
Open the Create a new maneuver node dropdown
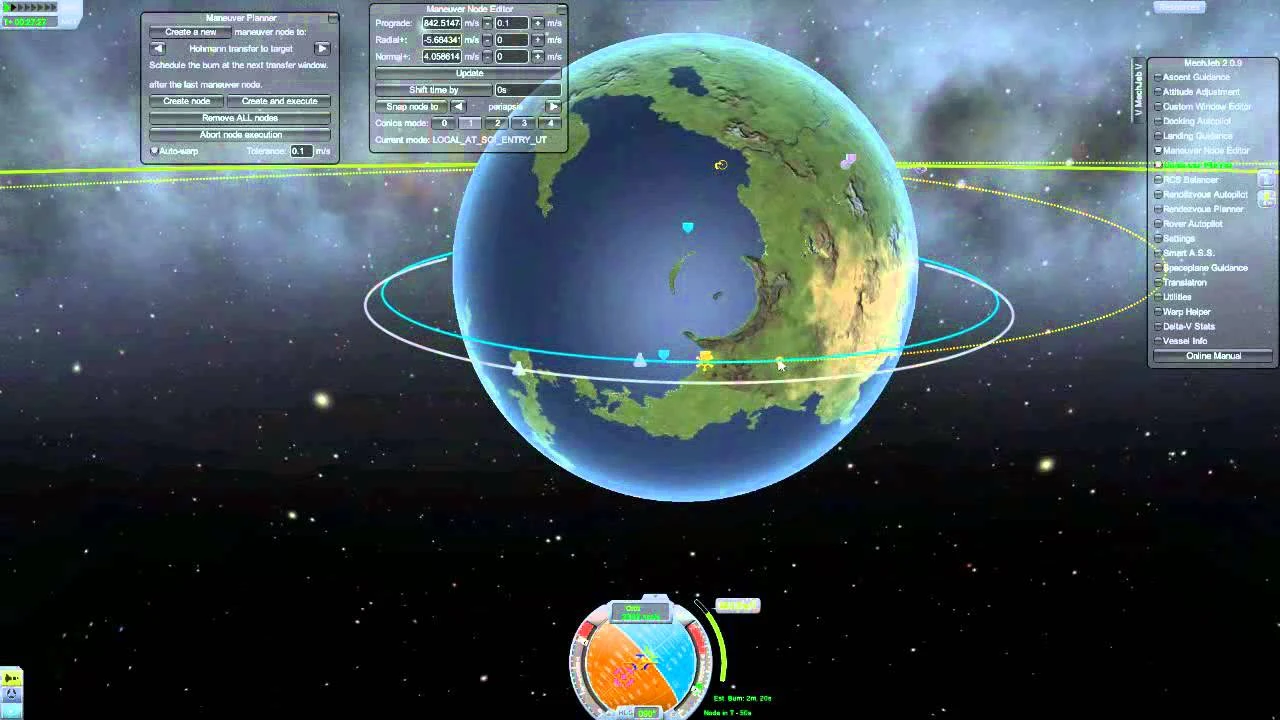tap(191, 31)
